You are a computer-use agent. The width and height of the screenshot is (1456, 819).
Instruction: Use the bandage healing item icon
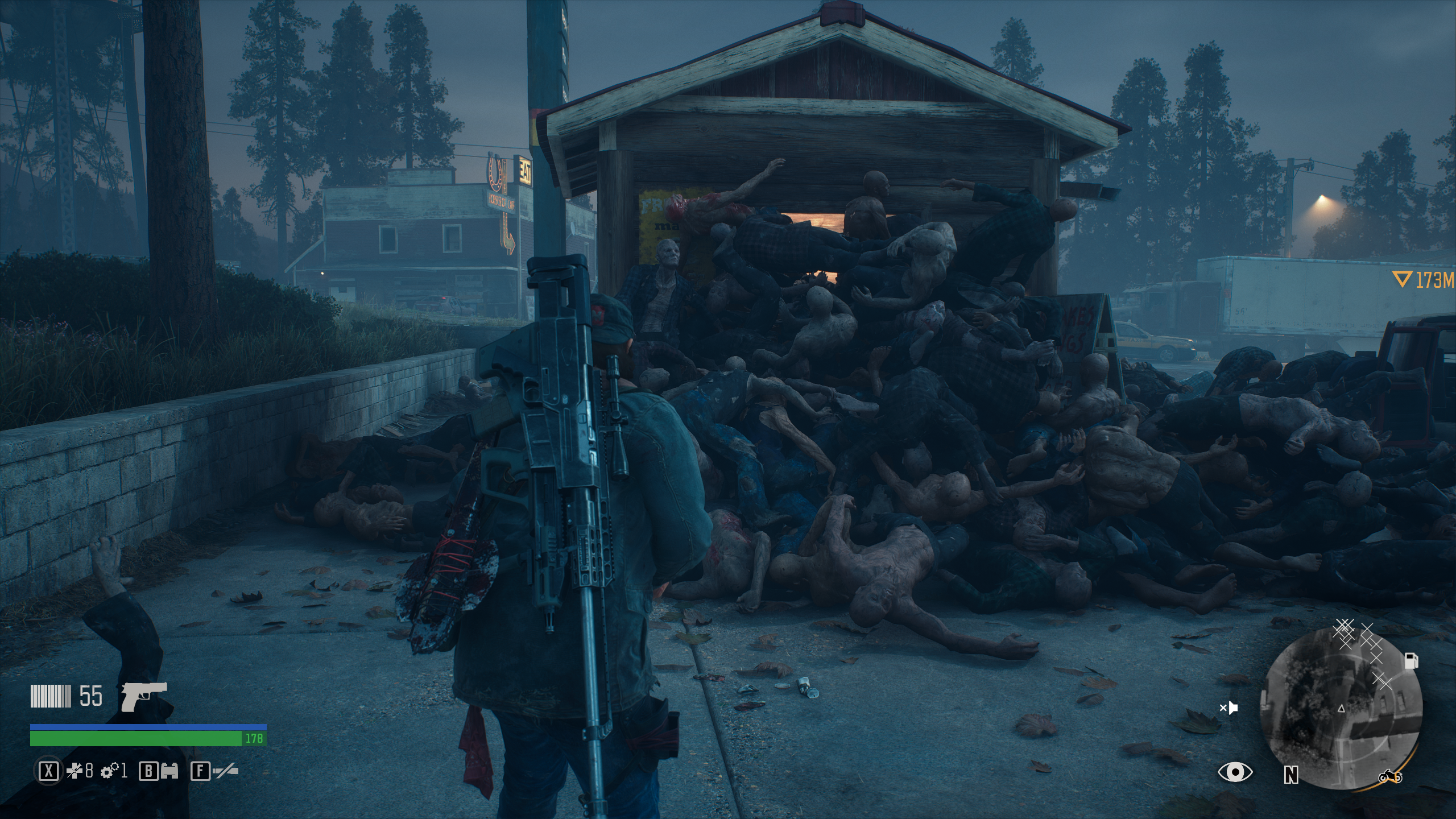click(x=75, y=772)
